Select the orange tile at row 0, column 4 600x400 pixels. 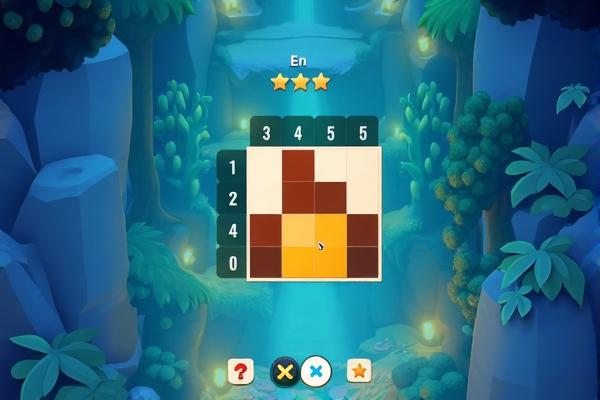(x=298, y=262)
